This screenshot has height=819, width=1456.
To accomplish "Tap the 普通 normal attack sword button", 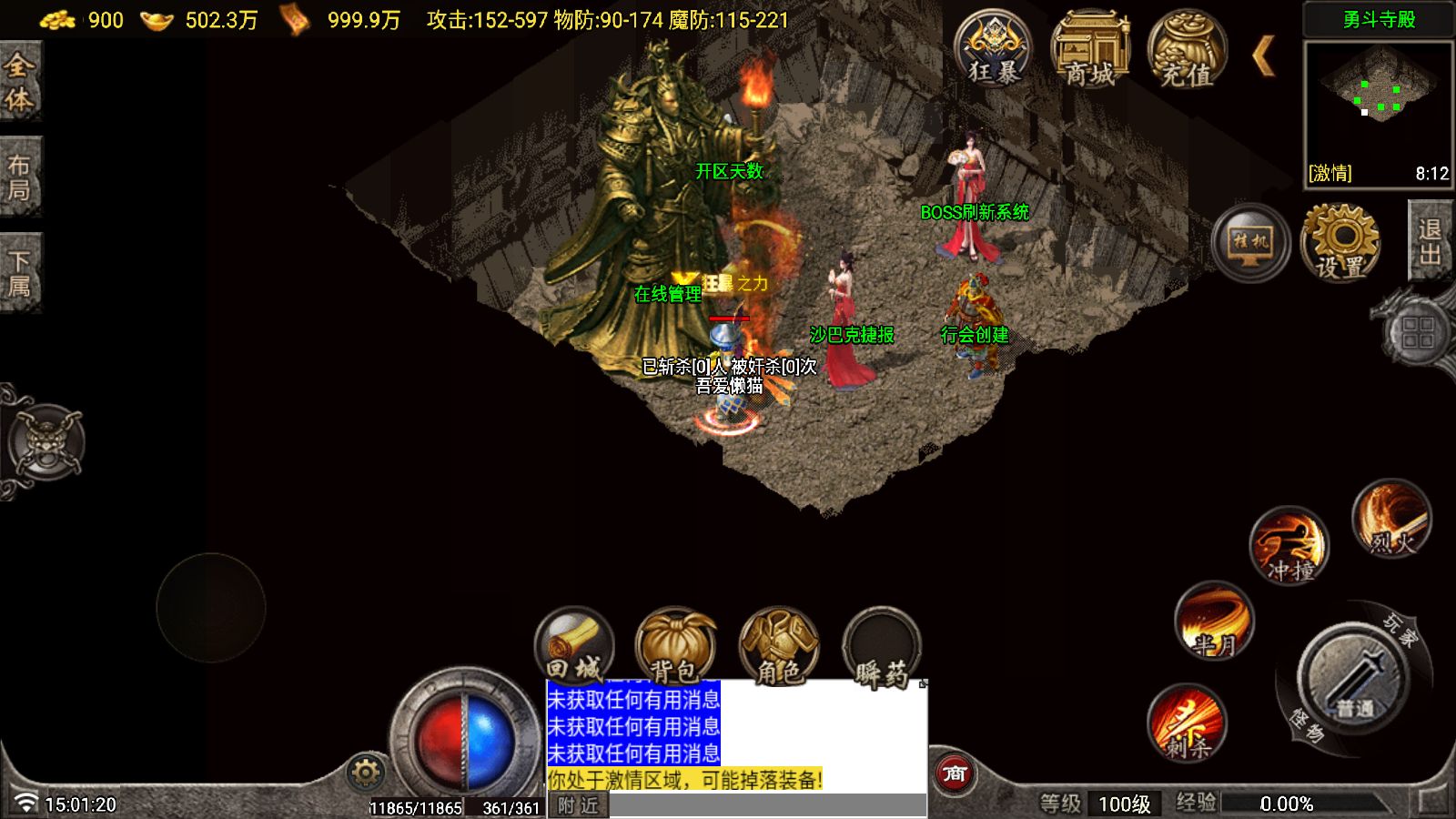I will click(1354, 678).
